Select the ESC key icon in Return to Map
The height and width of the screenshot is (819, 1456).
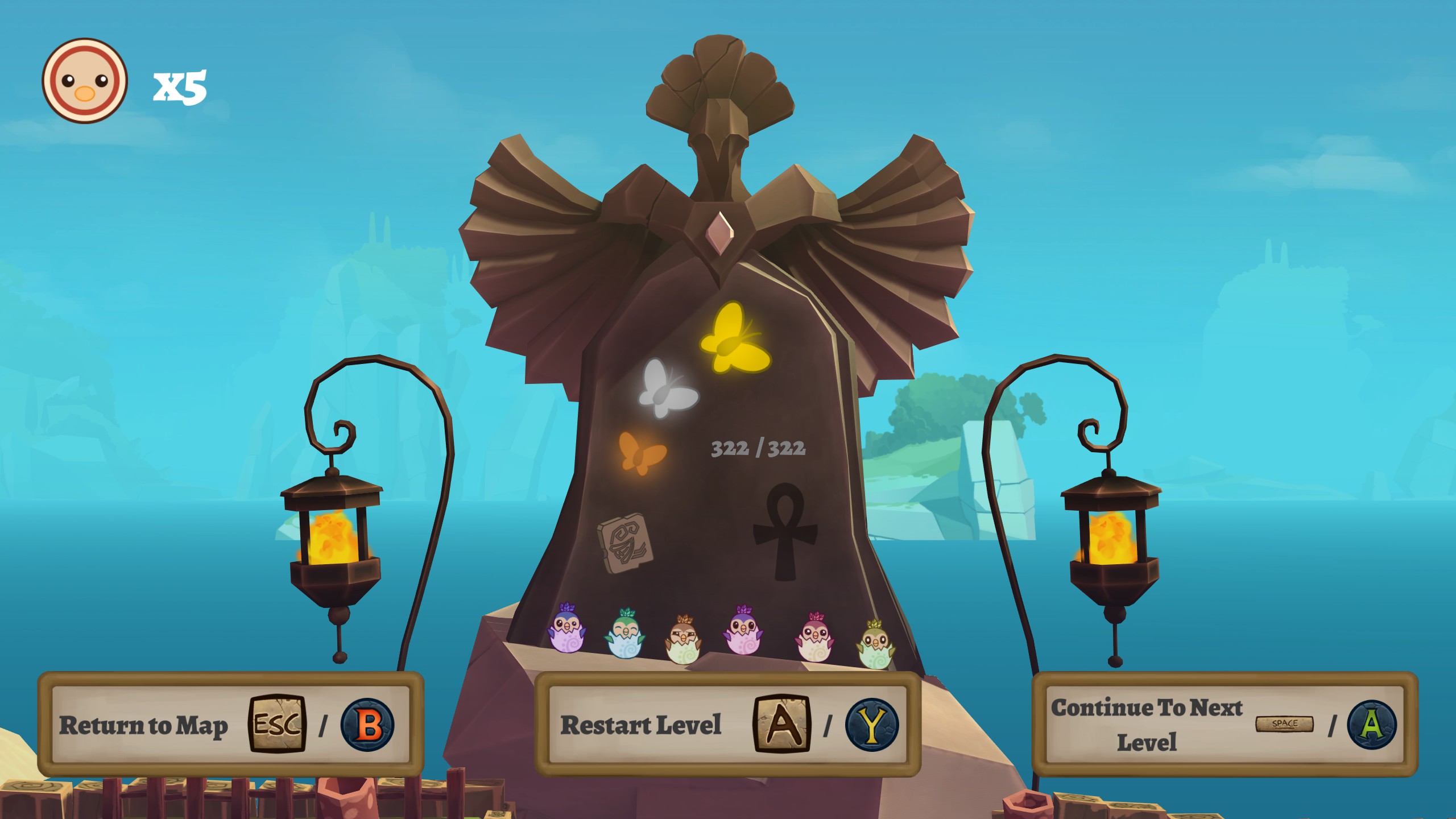click(x=276, y=726)
